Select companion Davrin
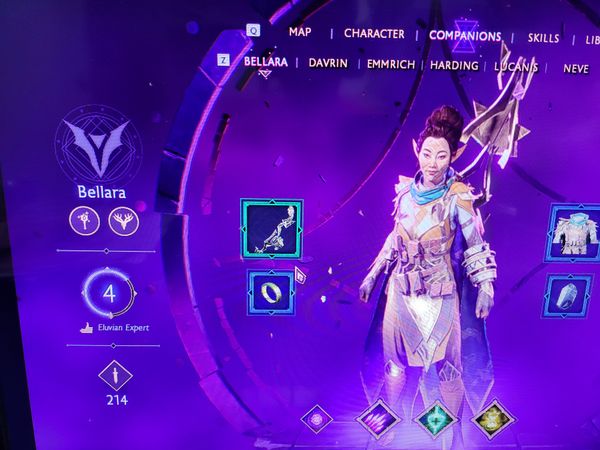600x450 pixels. click(327, 63)
